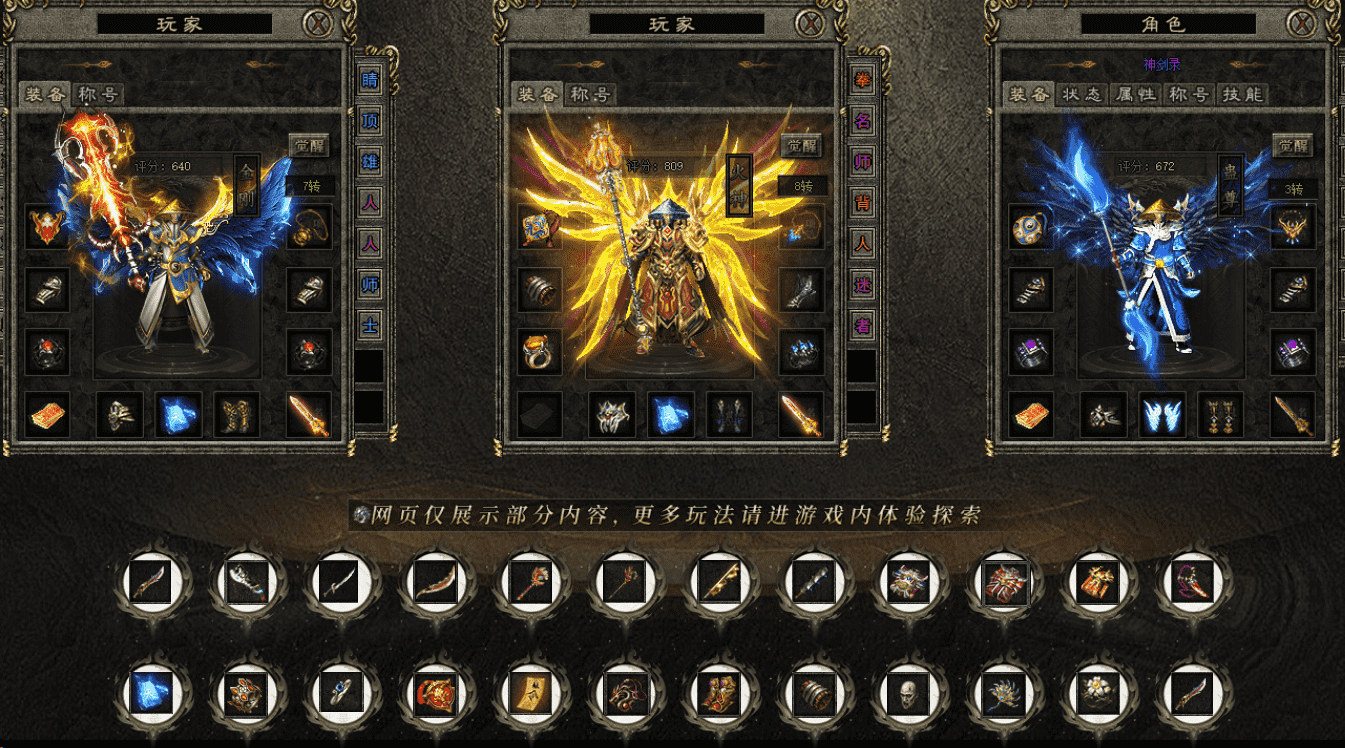
Task: Open the 属性 attributes tab
Action: [x=1136, y=94]
